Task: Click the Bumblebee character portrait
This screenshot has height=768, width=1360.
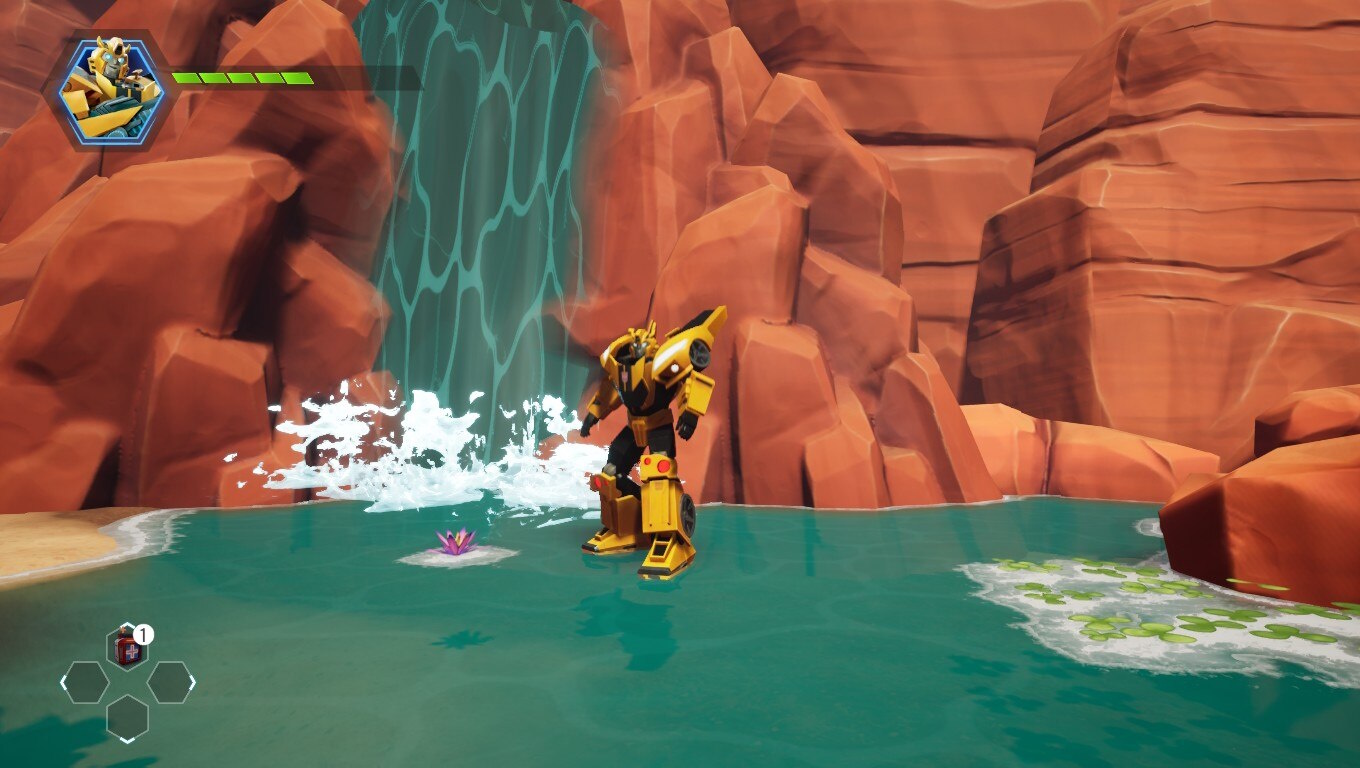Action: [109, 90]
